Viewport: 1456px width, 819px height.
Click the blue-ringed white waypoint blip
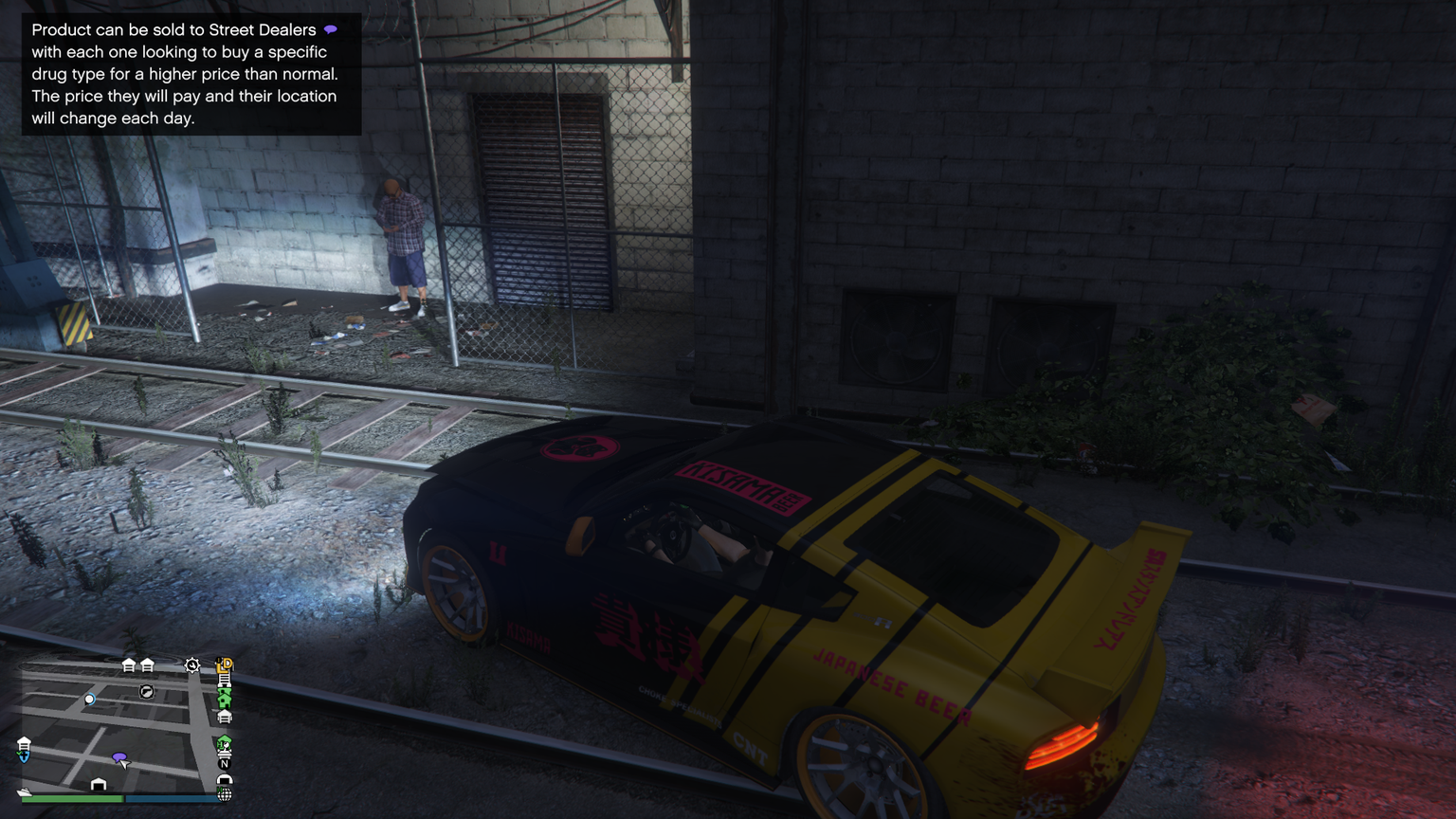pyautogui.click(x=89, y=700)
